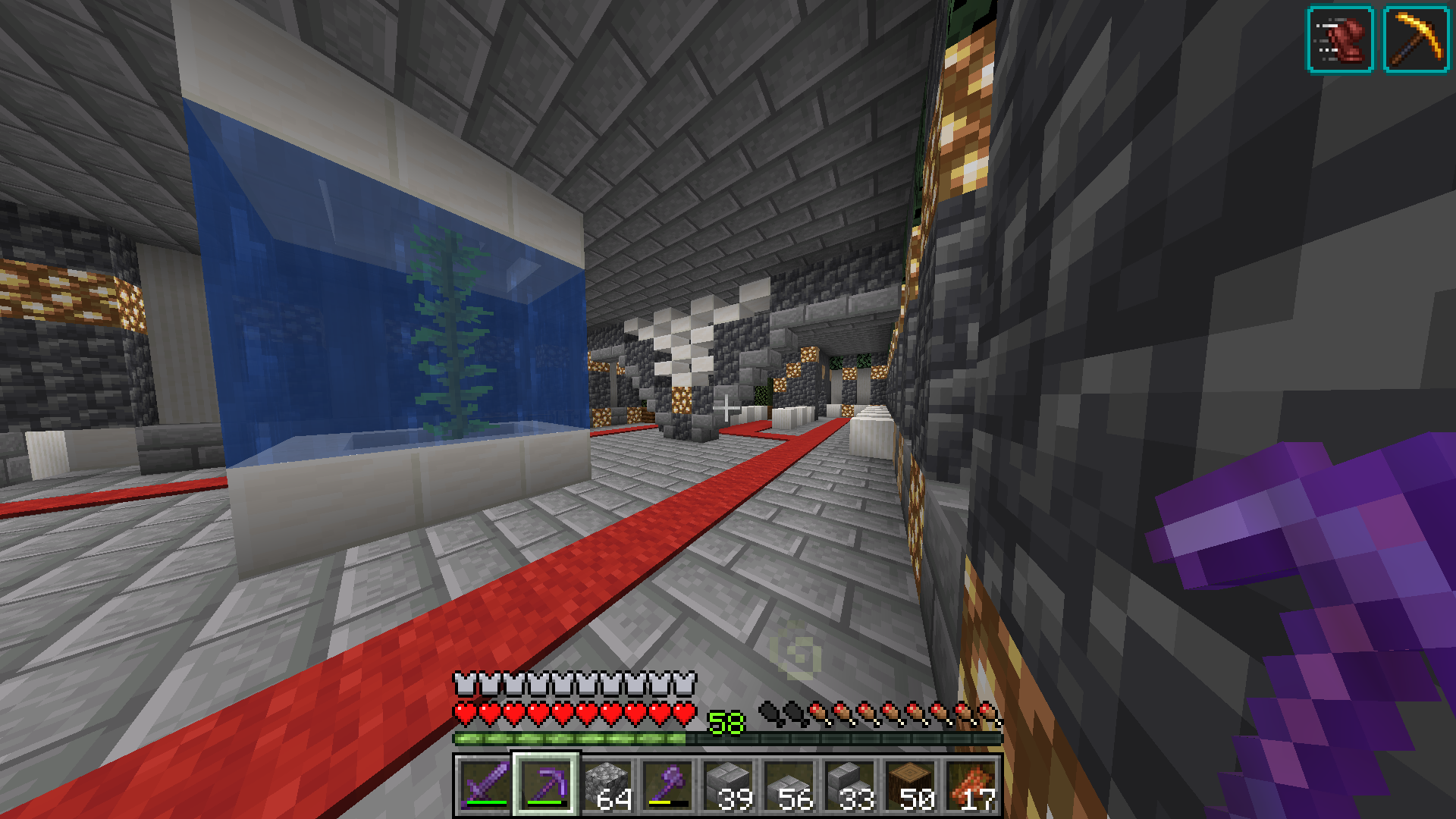Choose the stack of 64 stone blocks
Image resolution: width=1456 pixels, height=819 pixels.
click(x=607, y=786)
